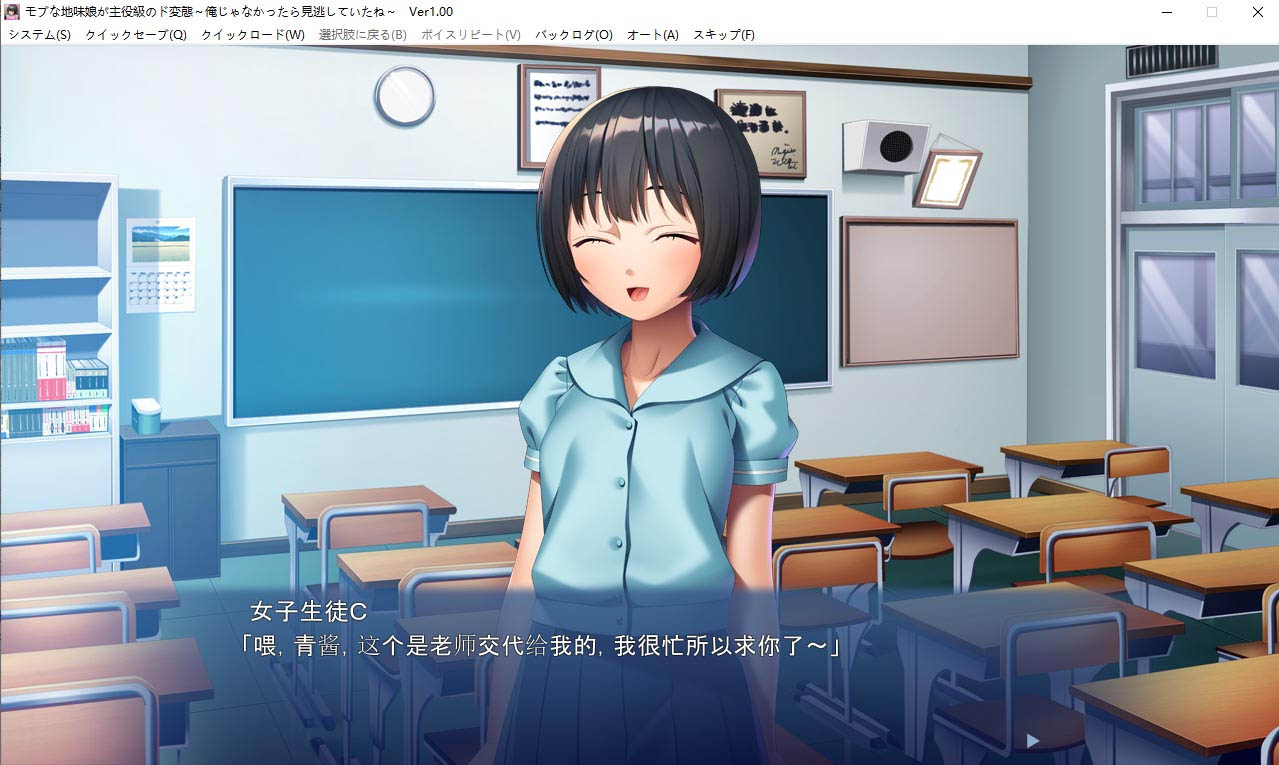This screenshot has height=765, width=1279.
Task: Toggle オート(A) auto mode
Action: click(653, 35)
